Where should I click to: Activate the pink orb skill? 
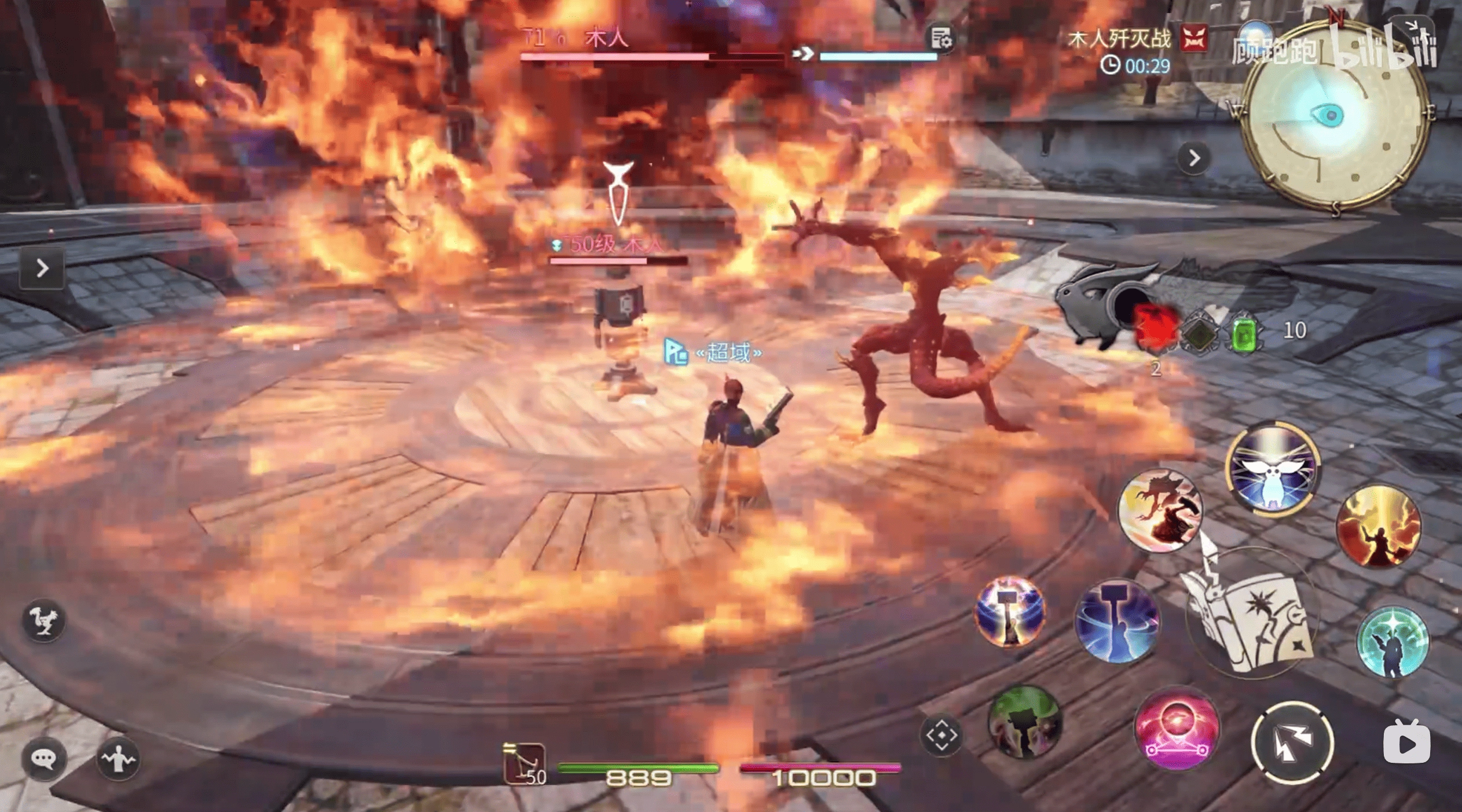click(x=1177, y=727)
